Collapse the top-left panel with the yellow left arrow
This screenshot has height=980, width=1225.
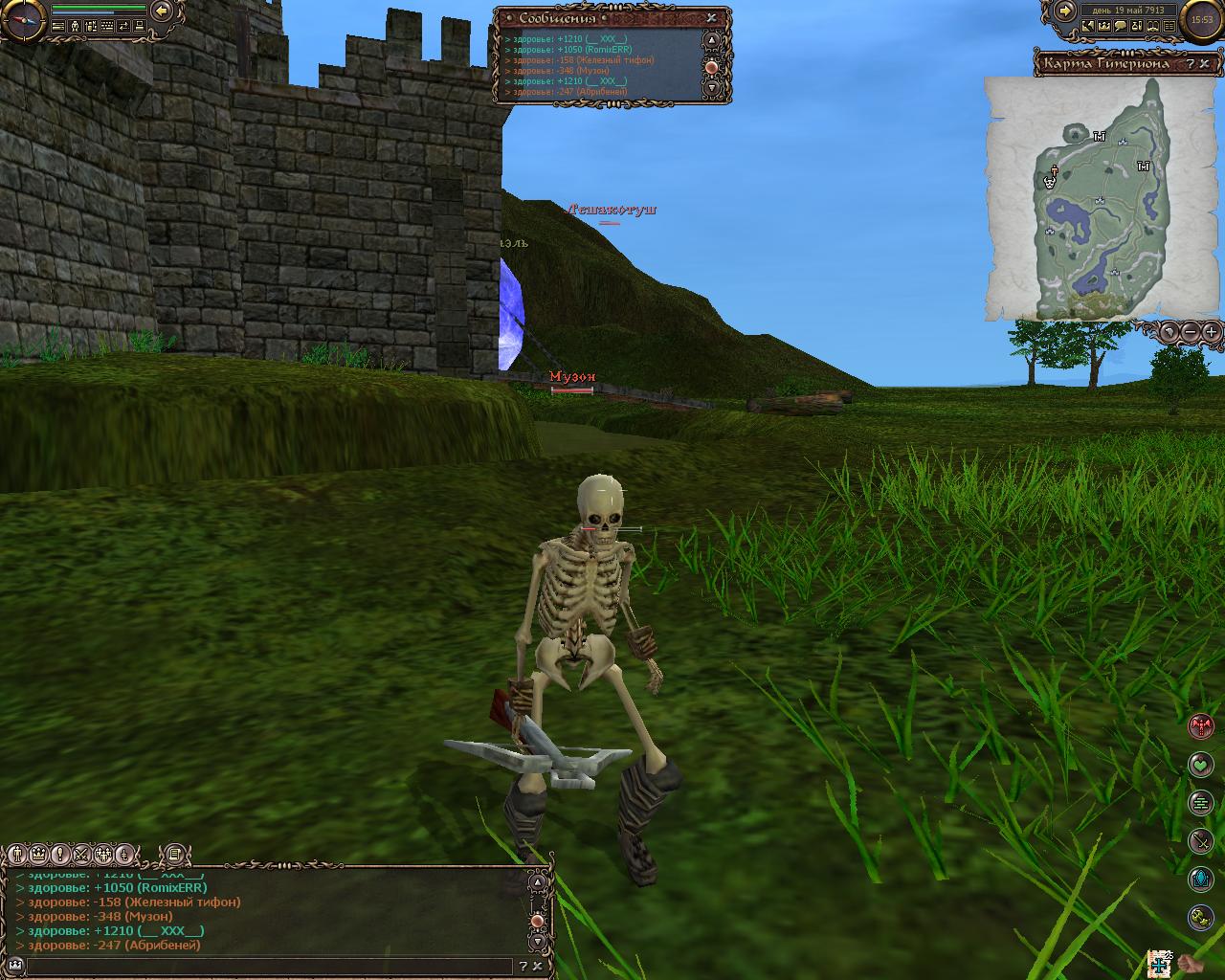click(163, 11)
